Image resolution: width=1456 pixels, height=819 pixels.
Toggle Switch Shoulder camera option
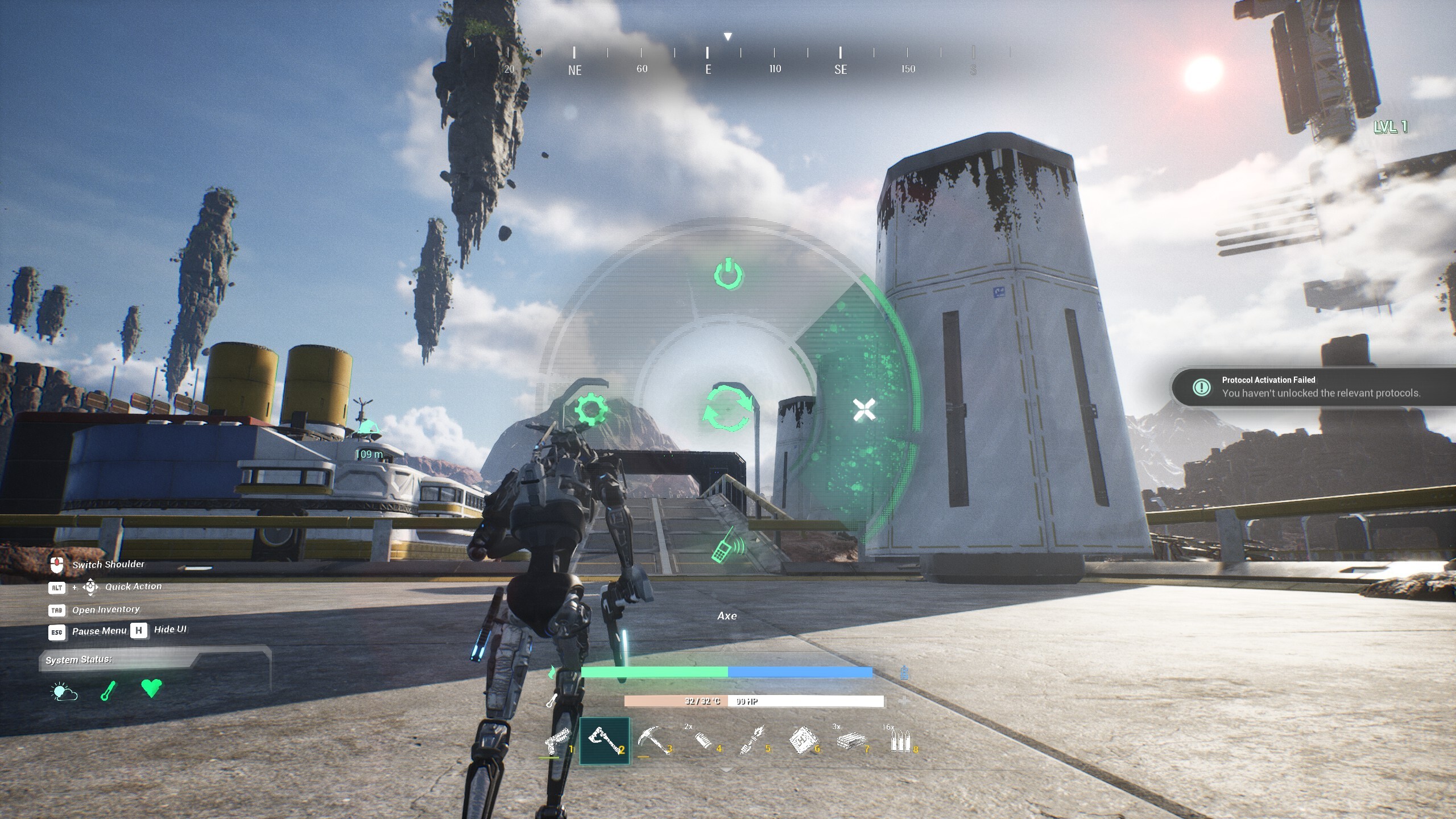pos(107,564)
